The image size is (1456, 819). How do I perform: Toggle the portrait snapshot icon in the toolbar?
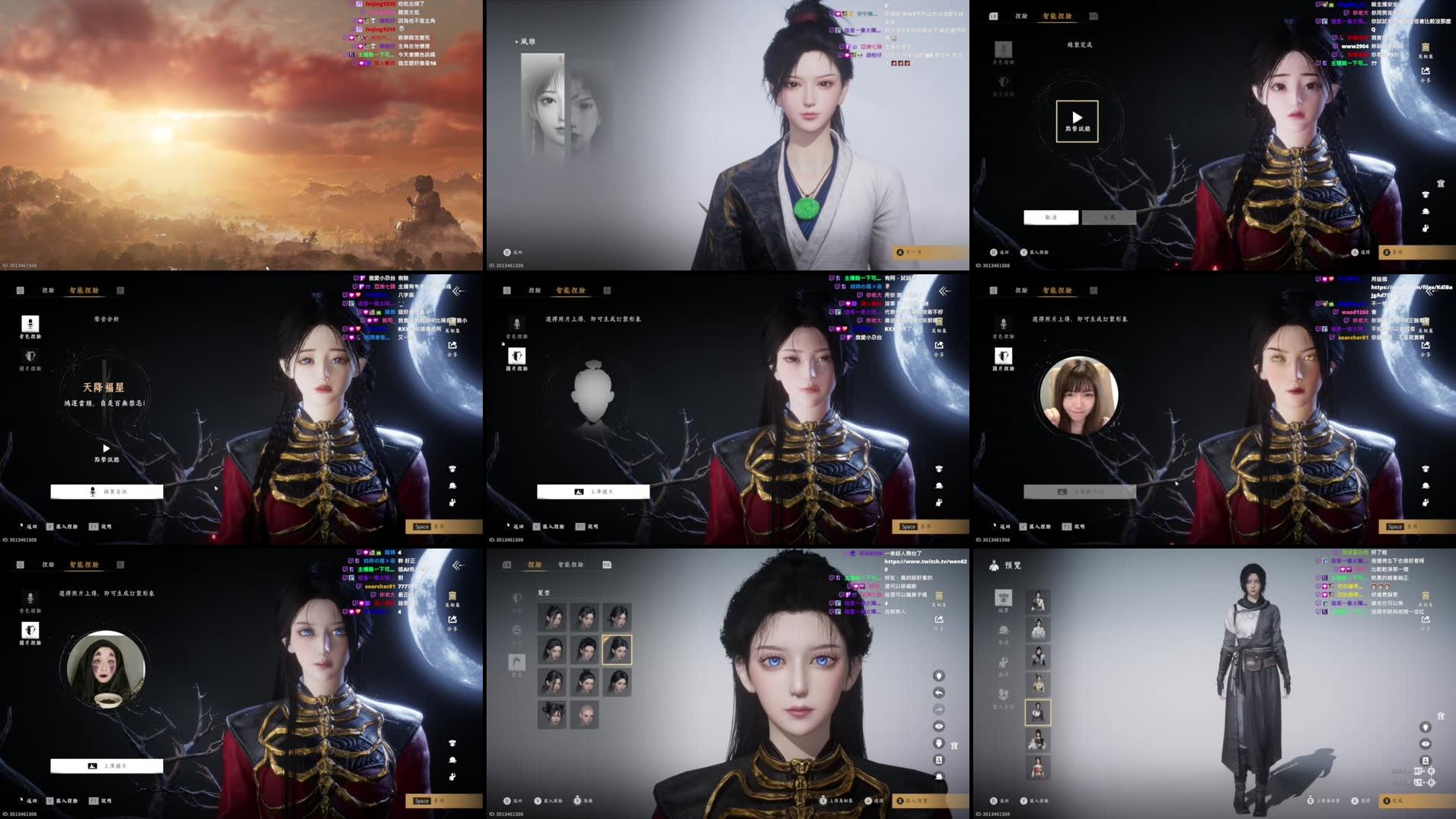pos(938,760)
